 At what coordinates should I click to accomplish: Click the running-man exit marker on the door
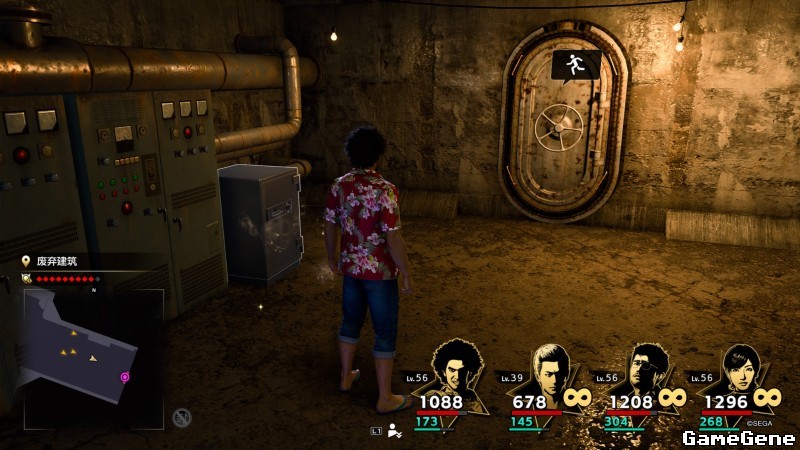pyautogui.click(x=576, y=66)
